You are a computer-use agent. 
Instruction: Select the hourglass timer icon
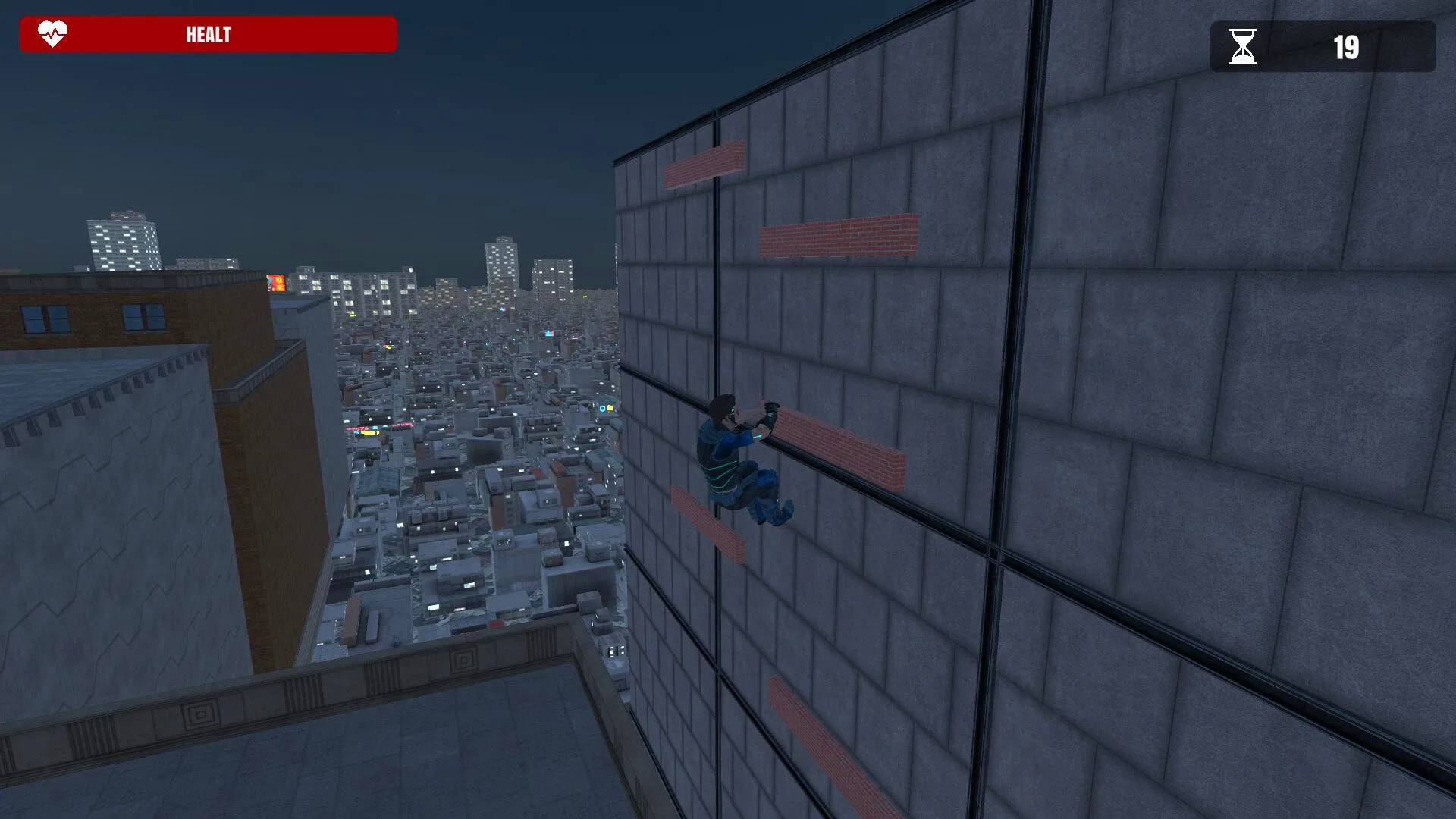coord(1243,47)
